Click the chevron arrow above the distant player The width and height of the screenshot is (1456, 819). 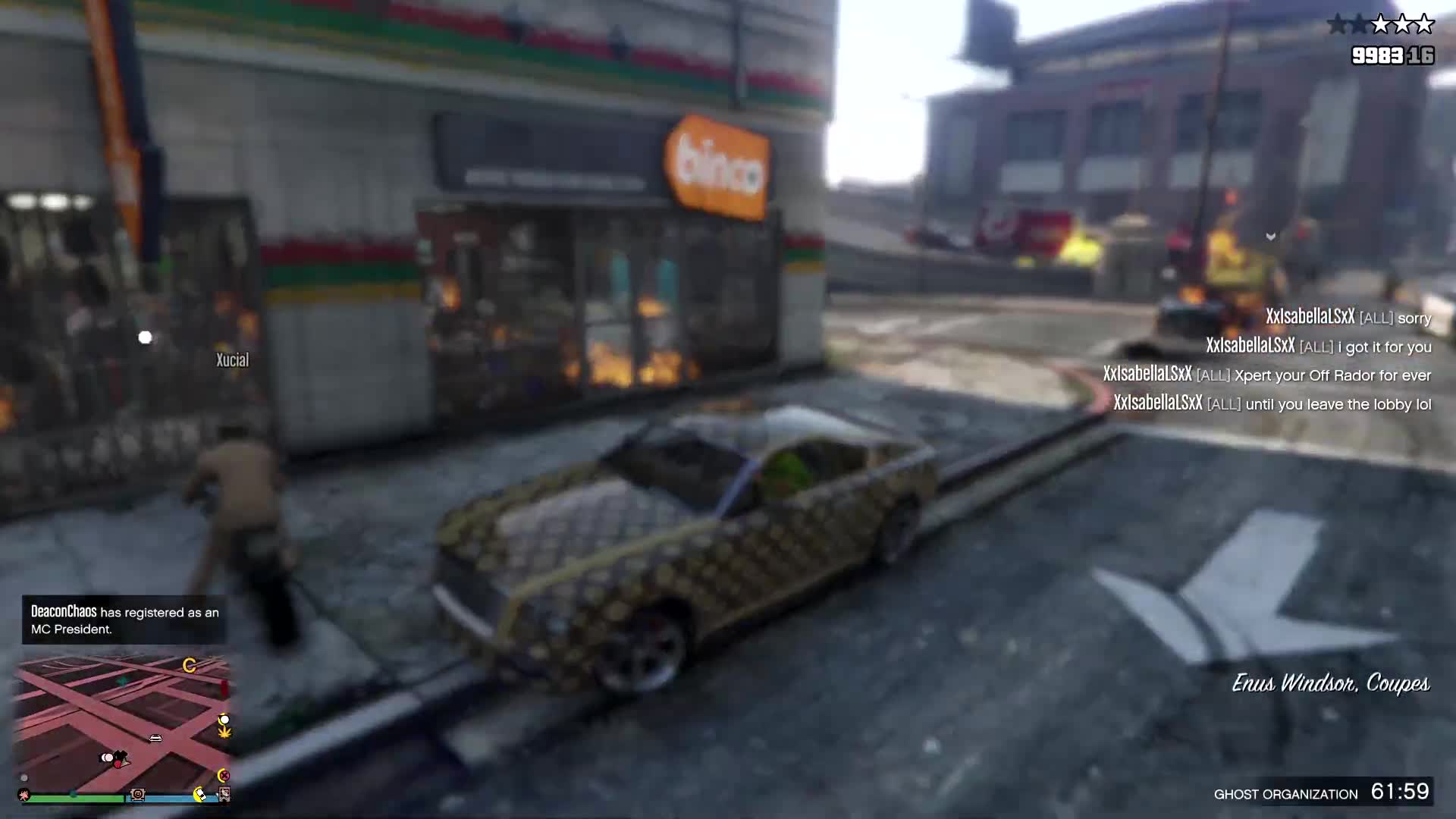pos(1271,236)
